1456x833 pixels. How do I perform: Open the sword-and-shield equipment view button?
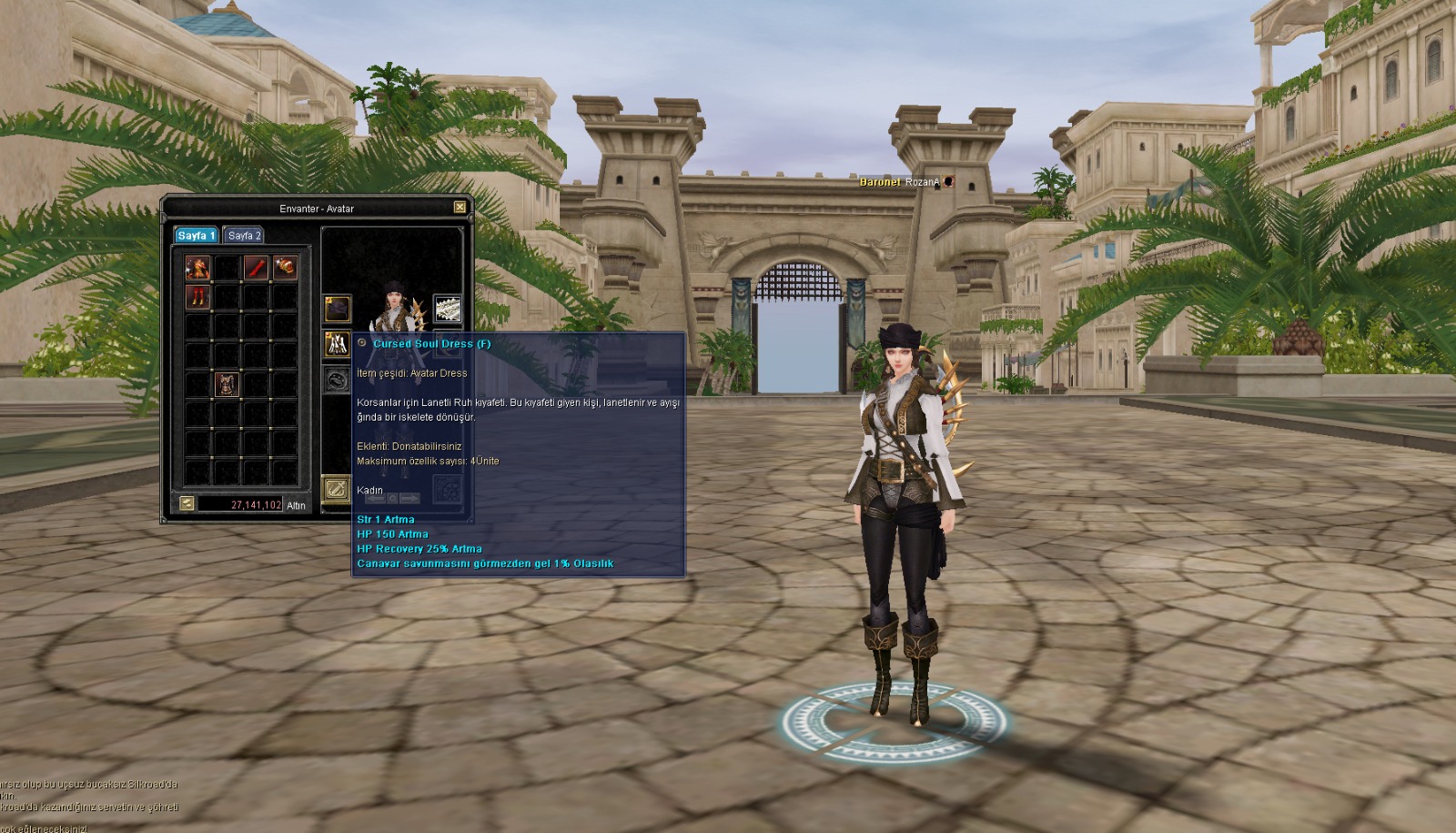(337, 490)
